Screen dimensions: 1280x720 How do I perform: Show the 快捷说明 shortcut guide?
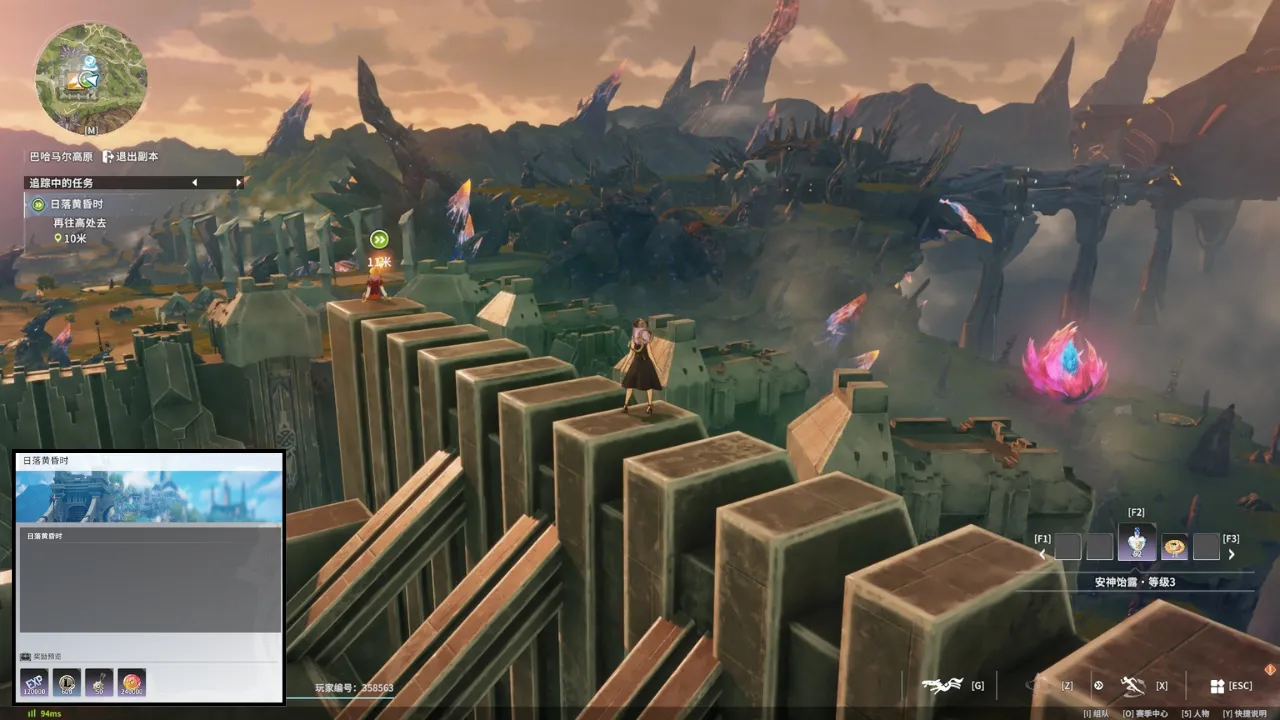pyautogui.click(x=1246, y=713)
